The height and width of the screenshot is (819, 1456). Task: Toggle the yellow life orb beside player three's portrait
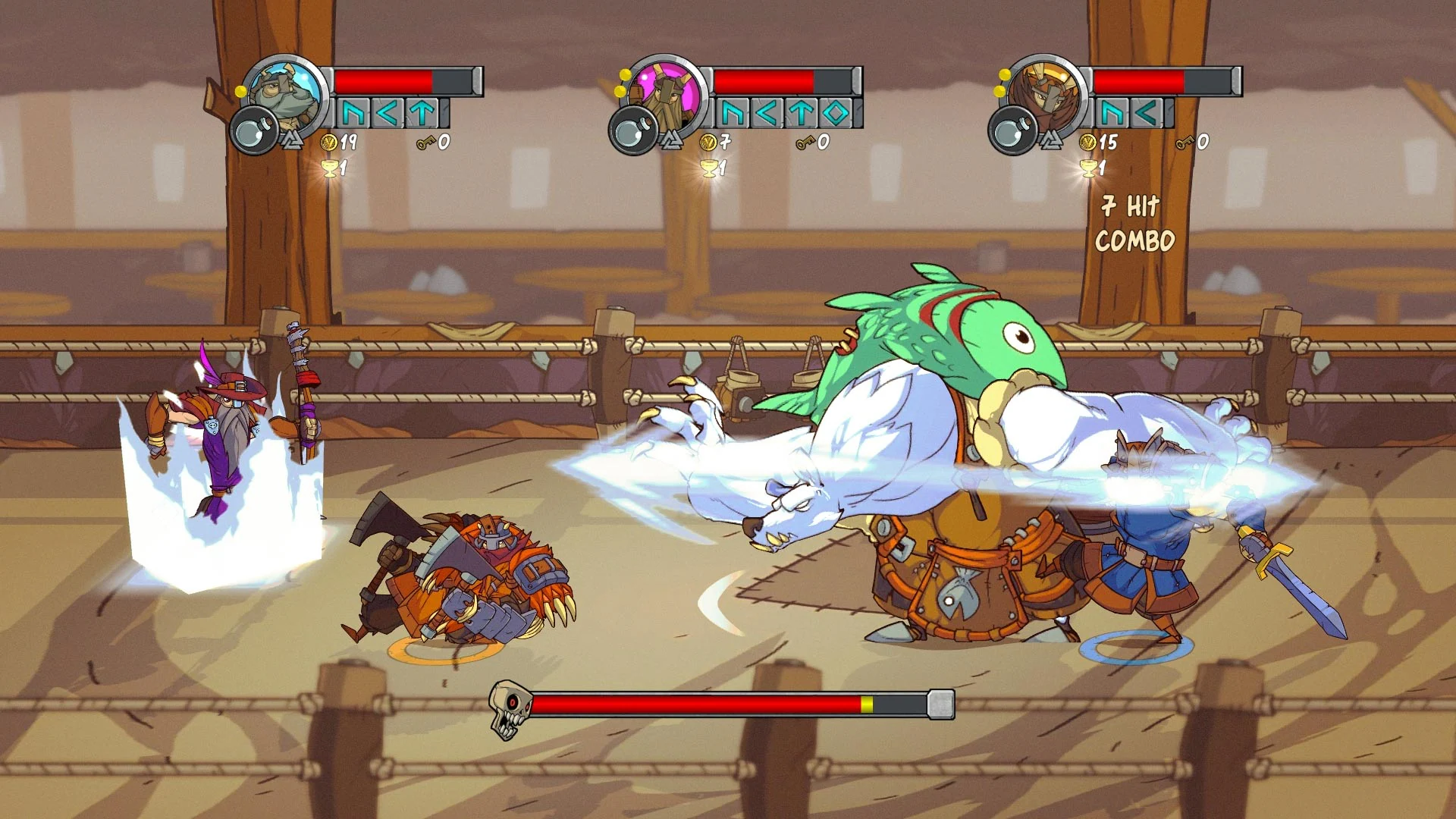pos(1006,76)
